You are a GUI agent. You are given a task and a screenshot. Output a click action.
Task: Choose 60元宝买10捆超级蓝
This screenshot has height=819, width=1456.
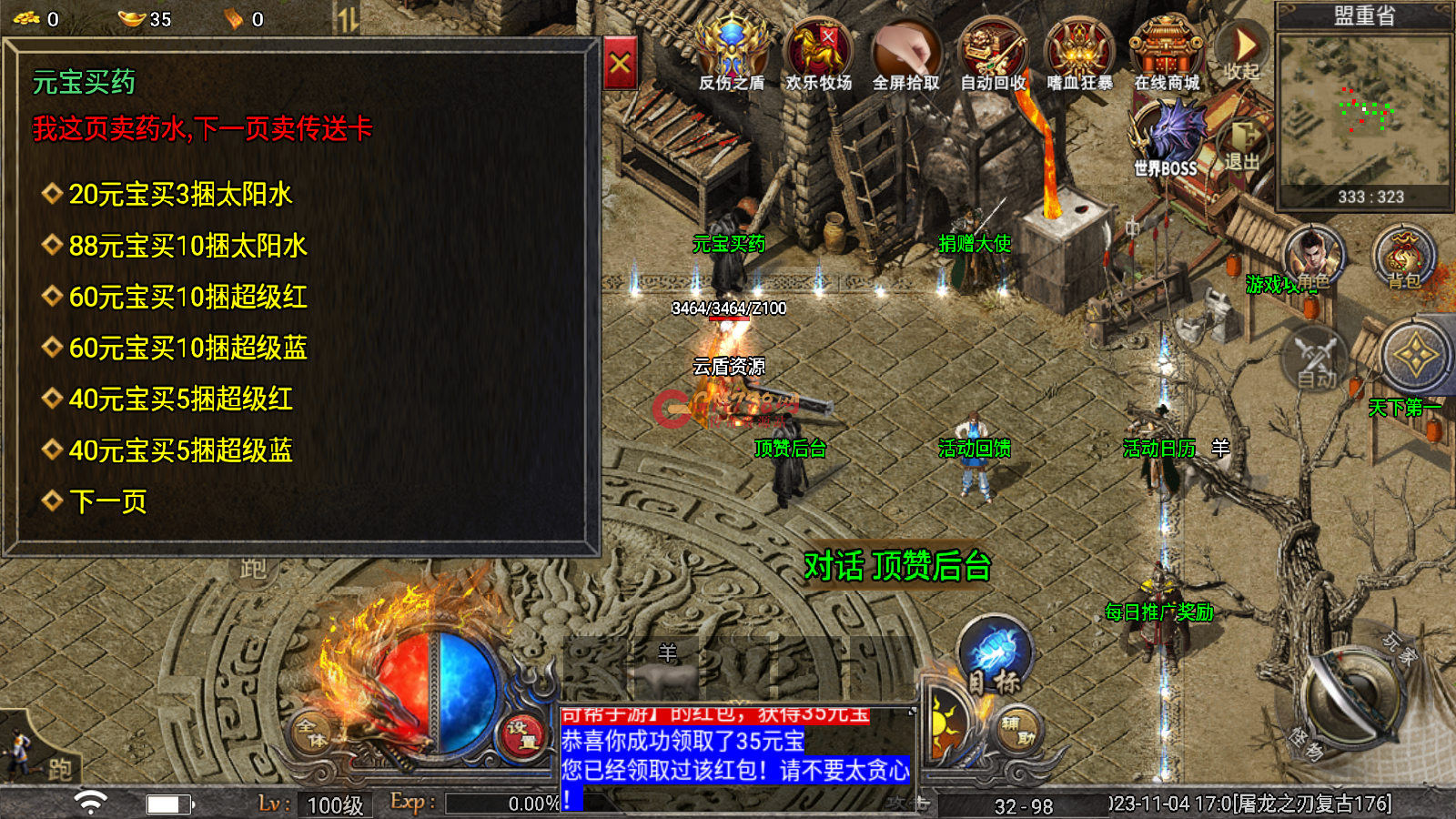187,348
